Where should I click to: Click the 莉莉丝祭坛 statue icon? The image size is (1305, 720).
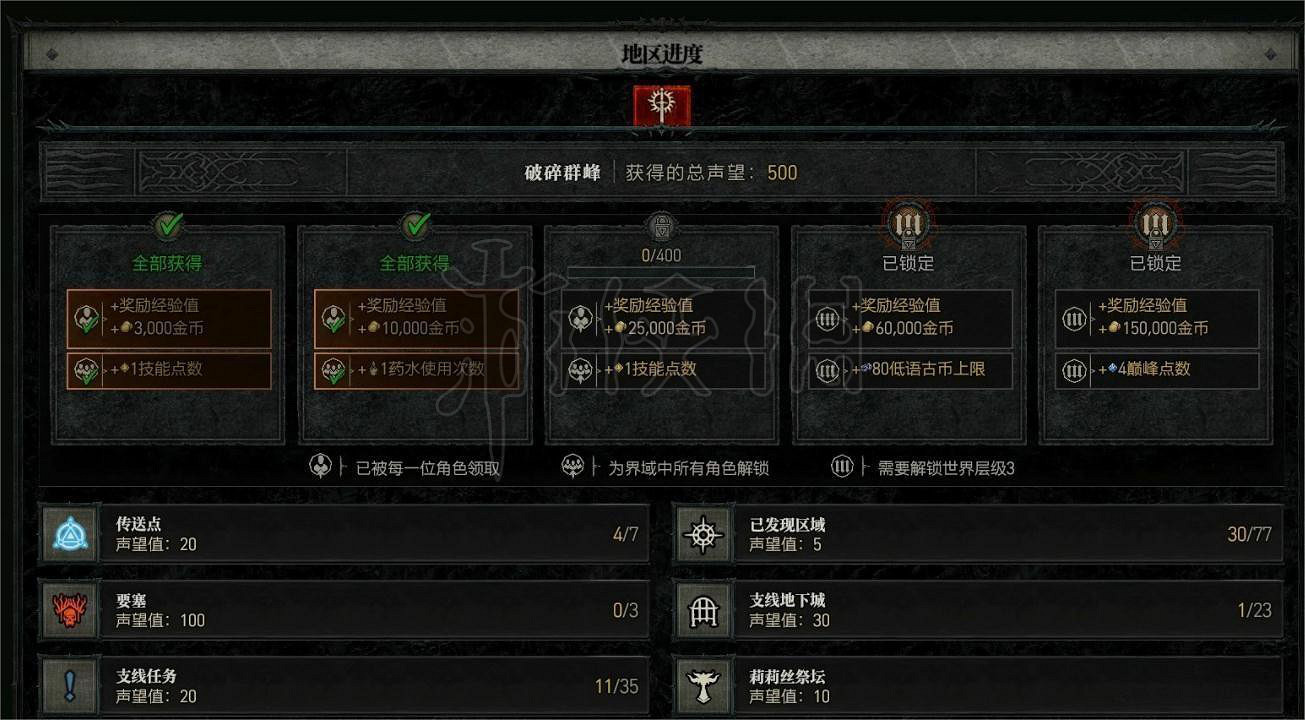[x=703, y=684]
